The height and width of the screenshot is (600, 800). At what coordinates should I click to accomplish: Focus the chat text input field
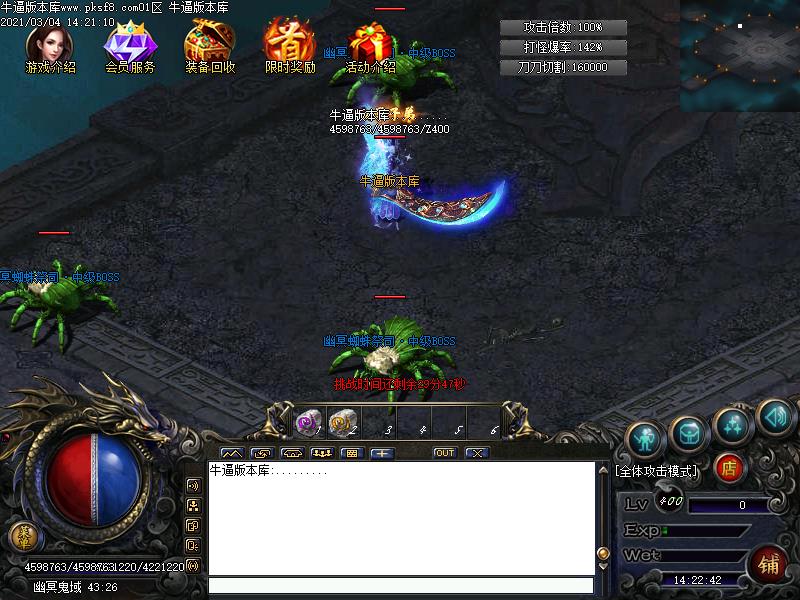tap(400, 586)
